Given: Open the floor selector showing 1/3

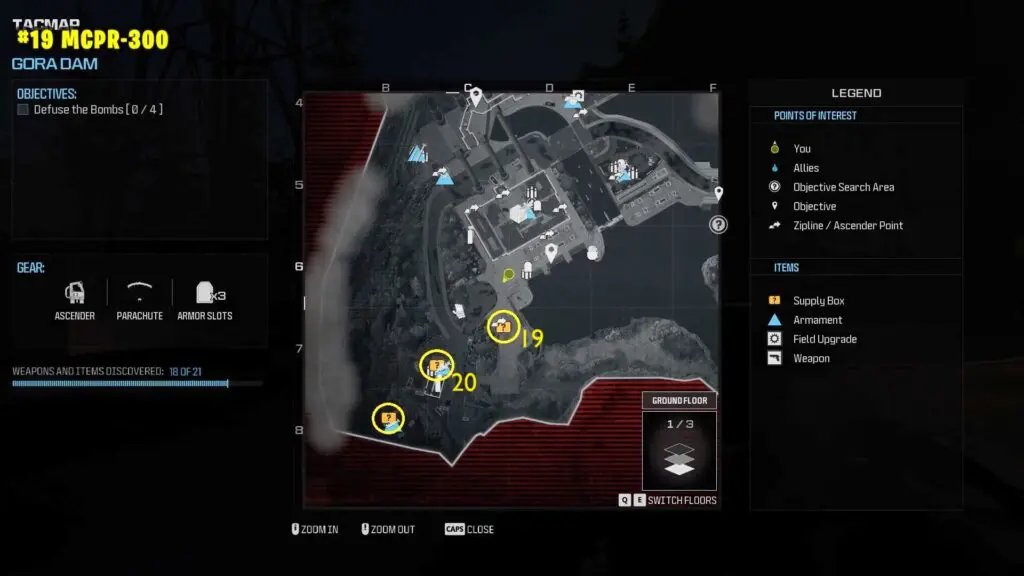Looking at the screenshot, I should [679, 452].
